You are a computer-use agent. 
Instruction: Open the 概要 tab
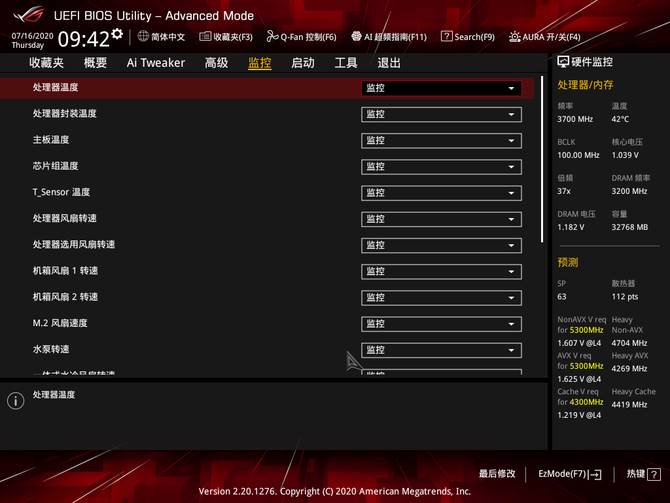click(x=95, y=62)
